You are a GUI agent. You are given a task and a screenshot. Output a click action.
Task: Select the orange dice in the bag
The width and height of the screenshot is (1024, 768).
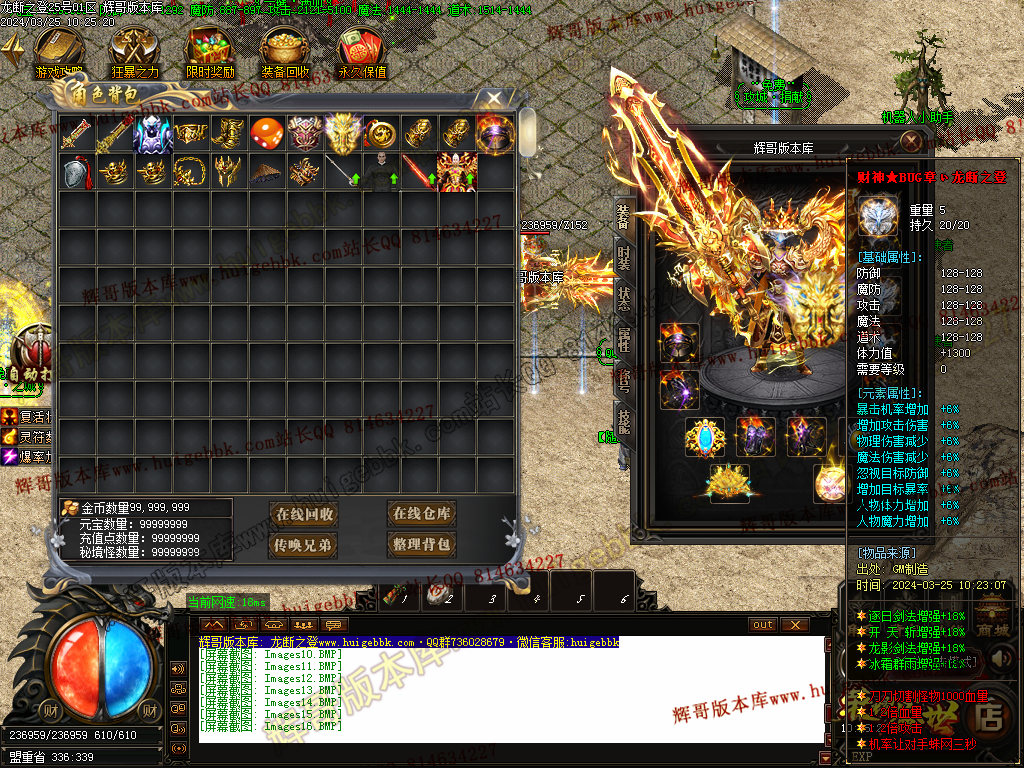267,134
